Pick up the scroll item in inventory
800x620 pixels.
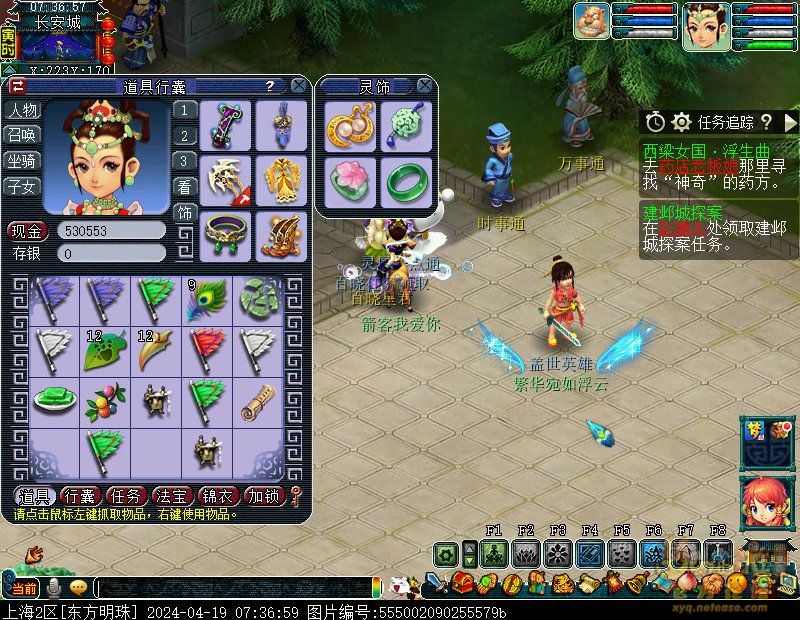[258, 399]
